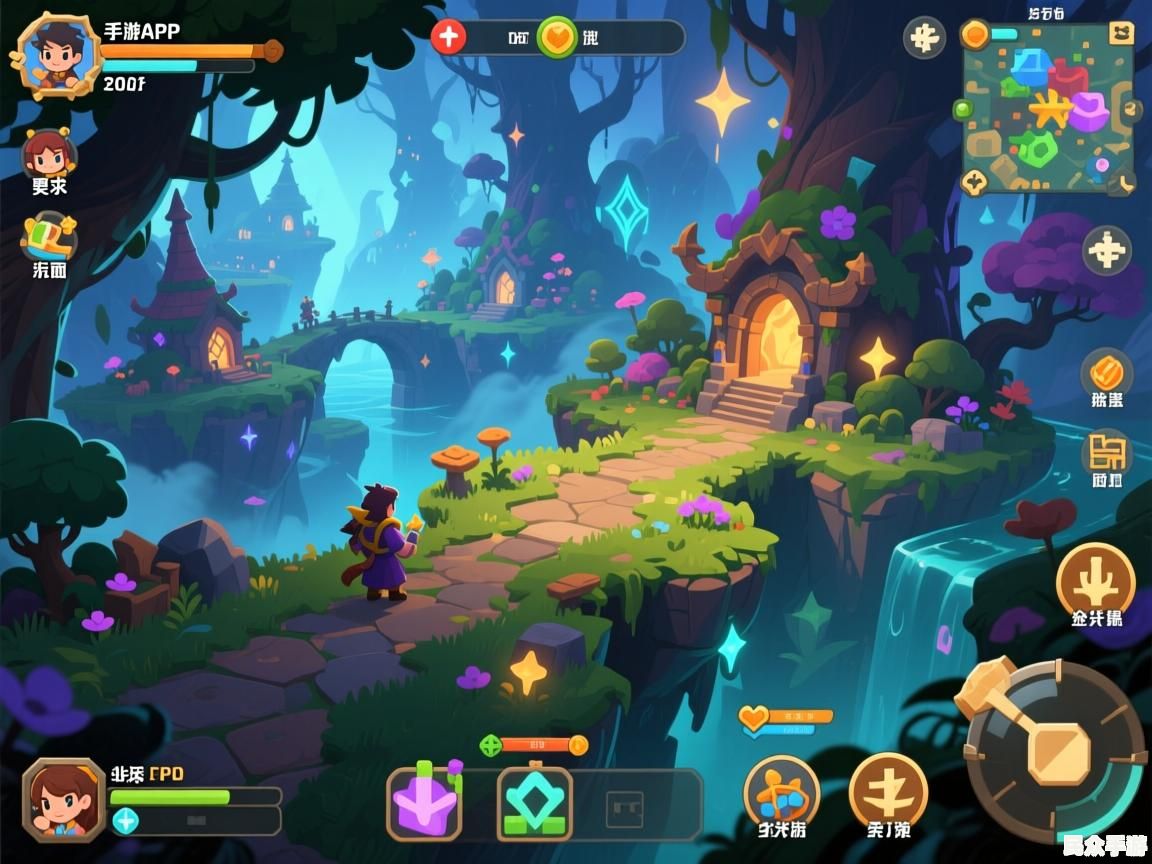This screenshot has height=864, width=1152.
Task: Open the player portrait in the top-left corner
Action: pyautogui.click(x=55, y=54)
